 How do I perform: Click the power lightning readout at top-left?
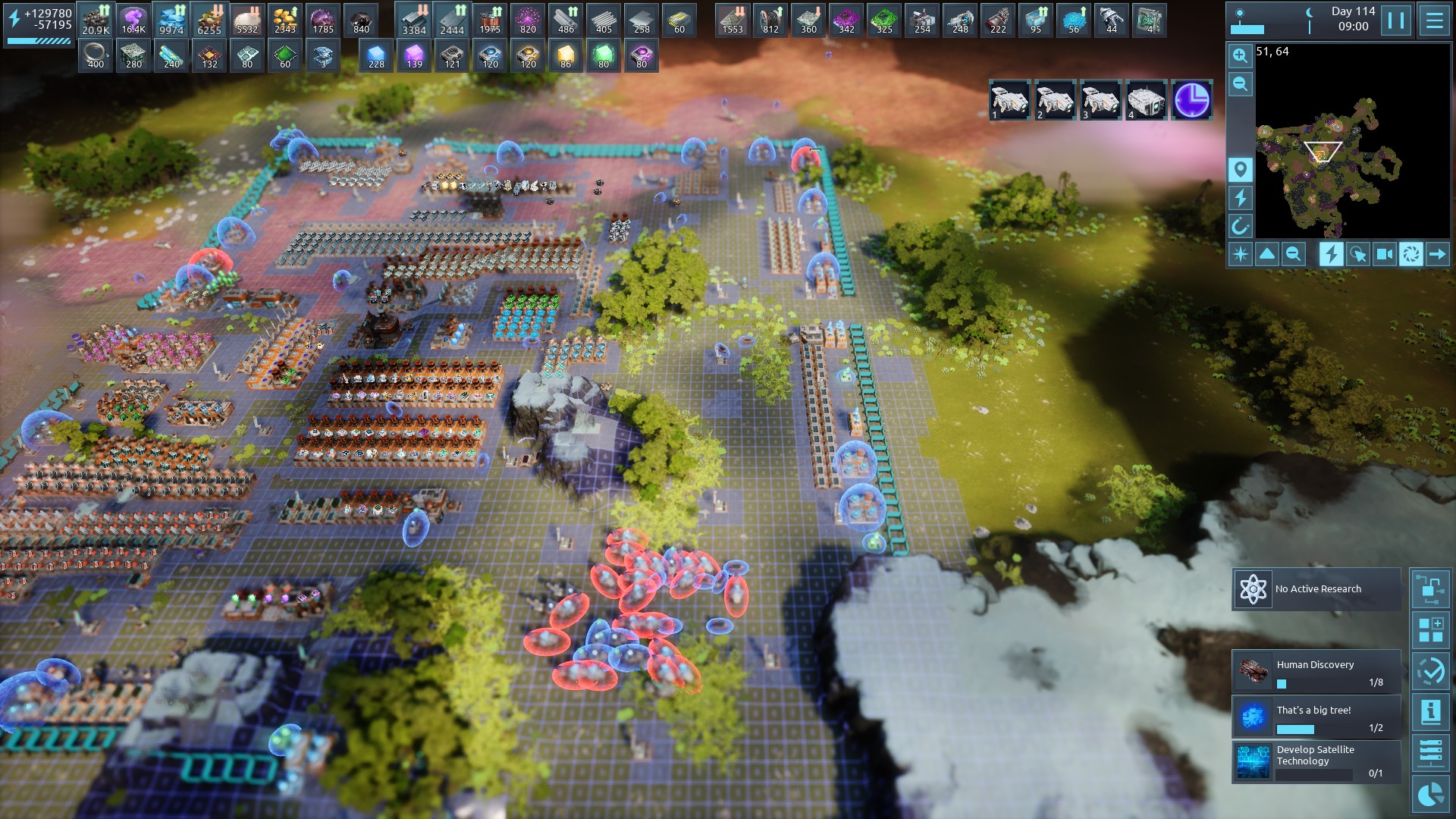(x=39, y=20)
